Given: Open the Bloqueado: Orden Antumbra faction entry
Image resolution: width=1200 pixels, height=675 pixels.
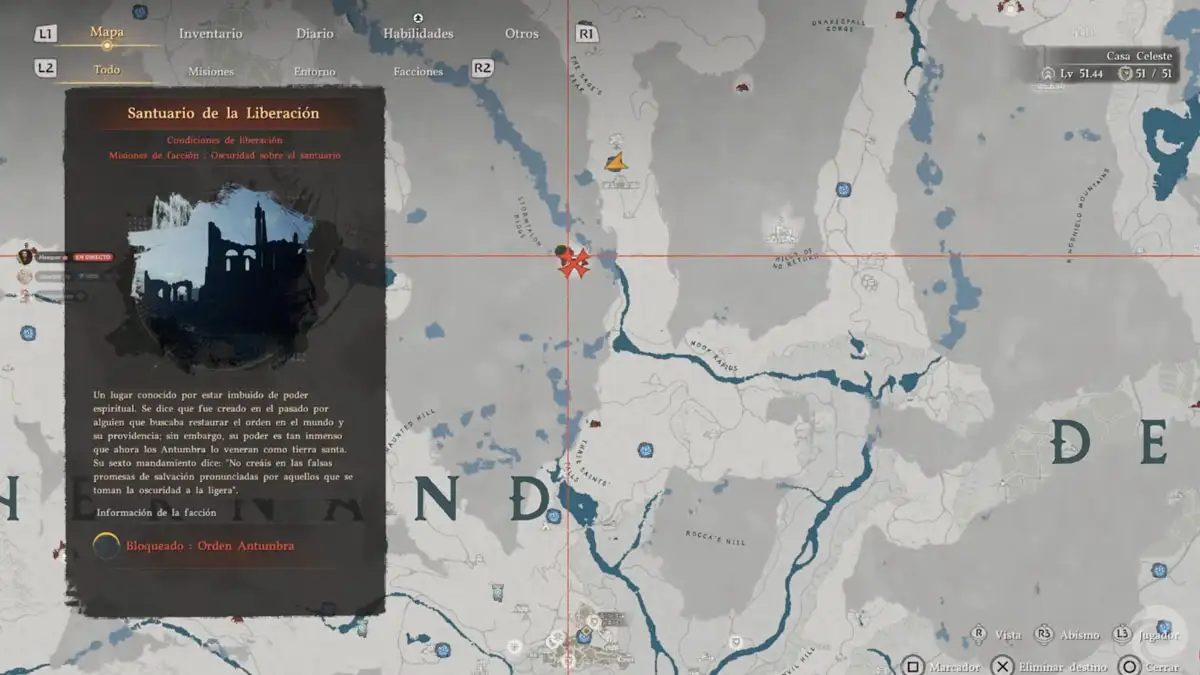Looking at the screenshot, I should click(210, 545).
